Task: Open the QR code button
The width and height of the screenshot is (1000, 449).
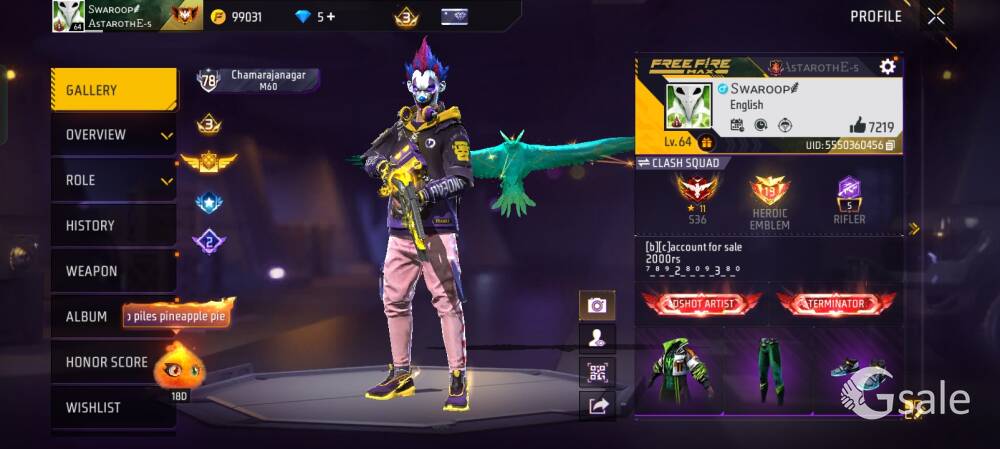Action: point(597,373)
